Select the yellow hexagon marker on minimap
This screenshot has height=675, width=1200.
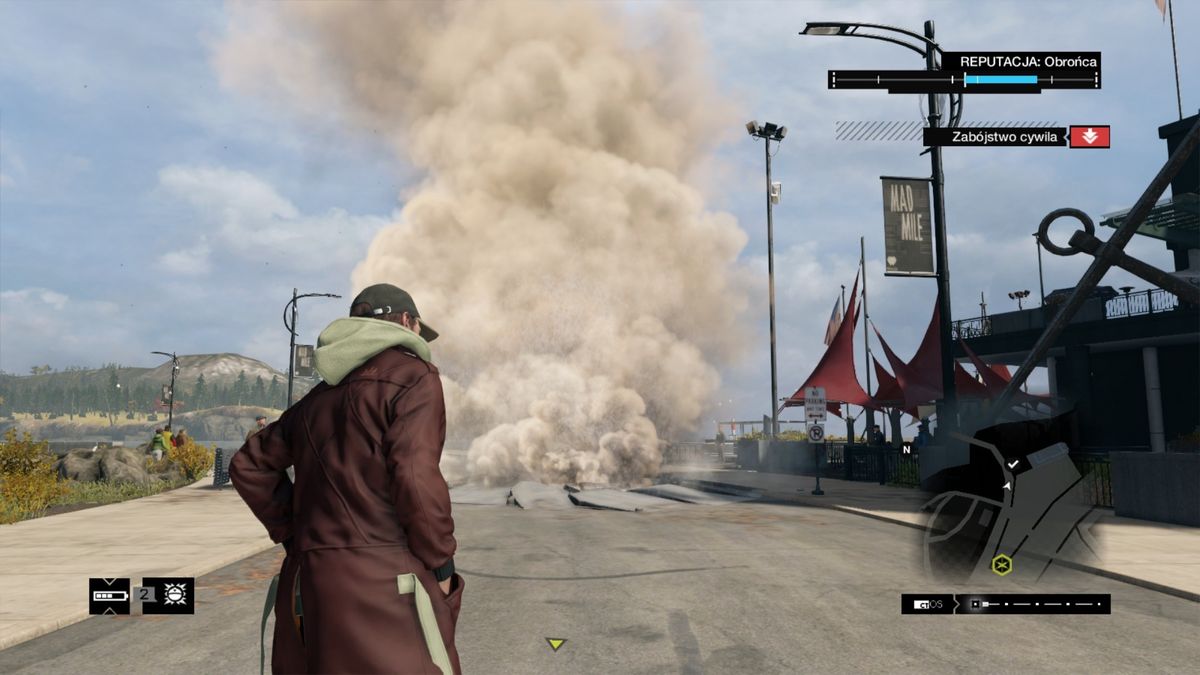click(1001, 565)
